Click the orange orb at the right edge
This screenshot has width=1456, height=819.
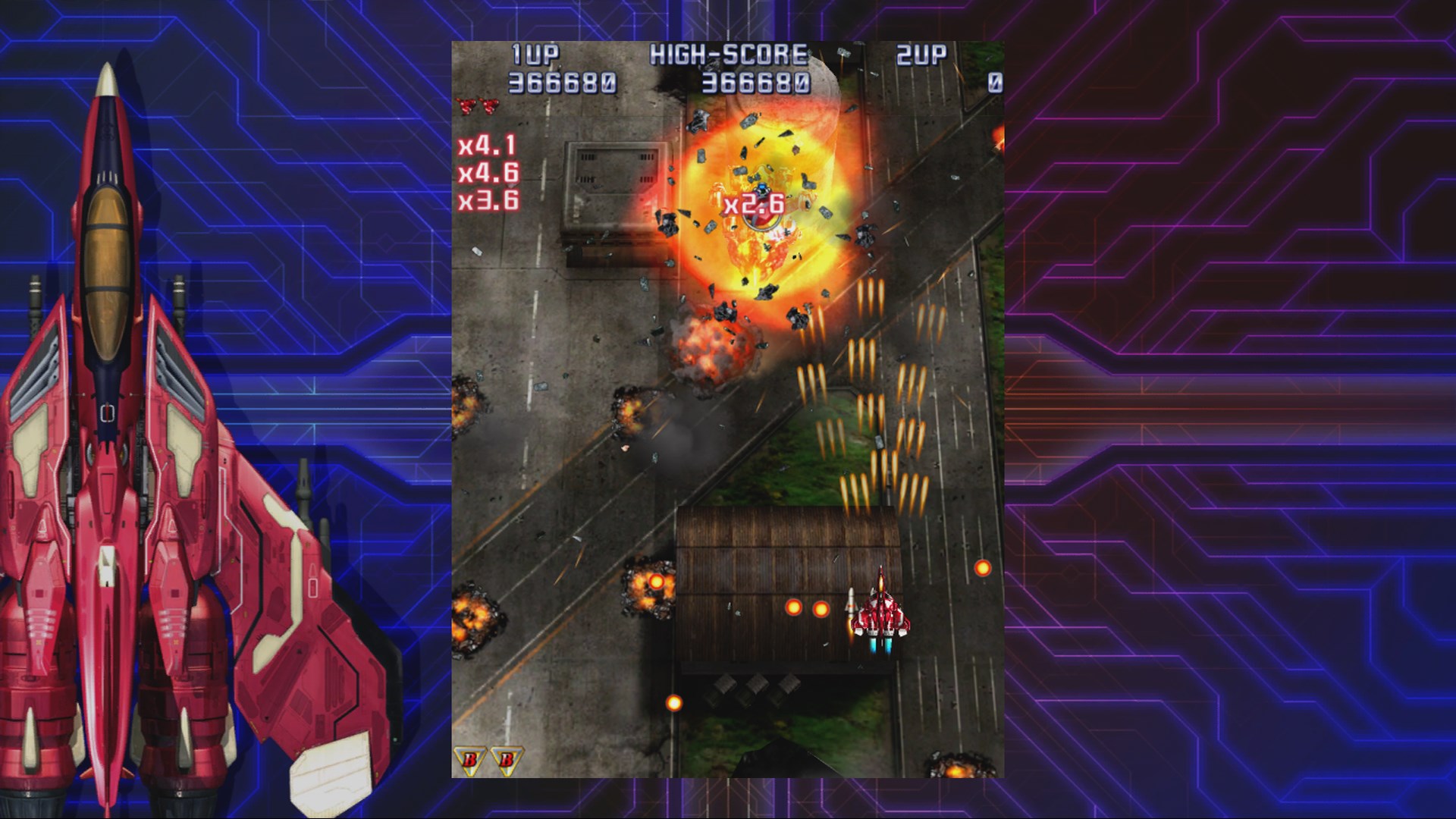(x=982, y=569)
